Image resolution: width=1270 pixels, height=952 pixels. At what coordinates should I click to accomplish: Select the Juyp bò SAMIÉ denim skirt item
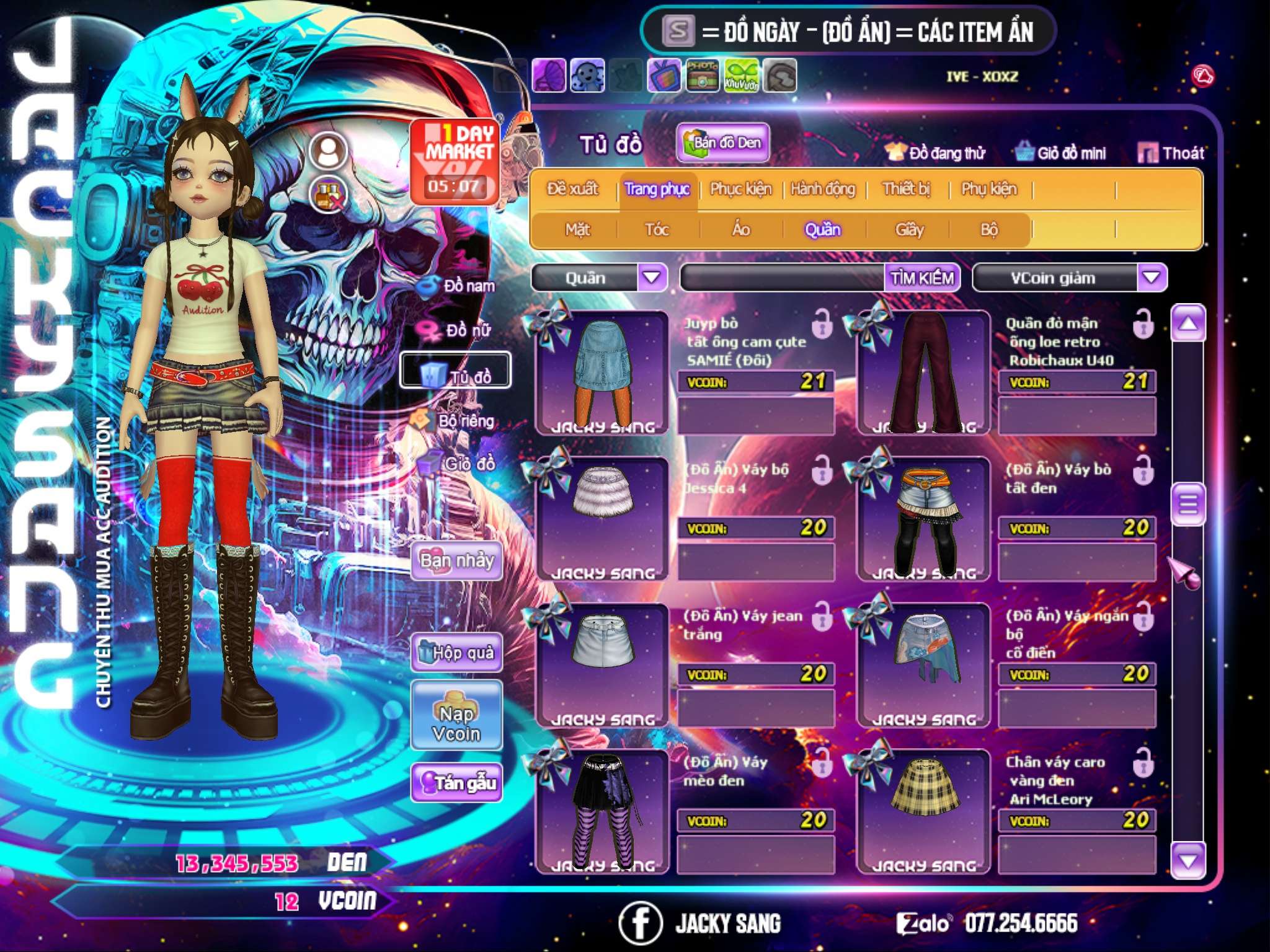pyautogui.click(x=602, y=372)
